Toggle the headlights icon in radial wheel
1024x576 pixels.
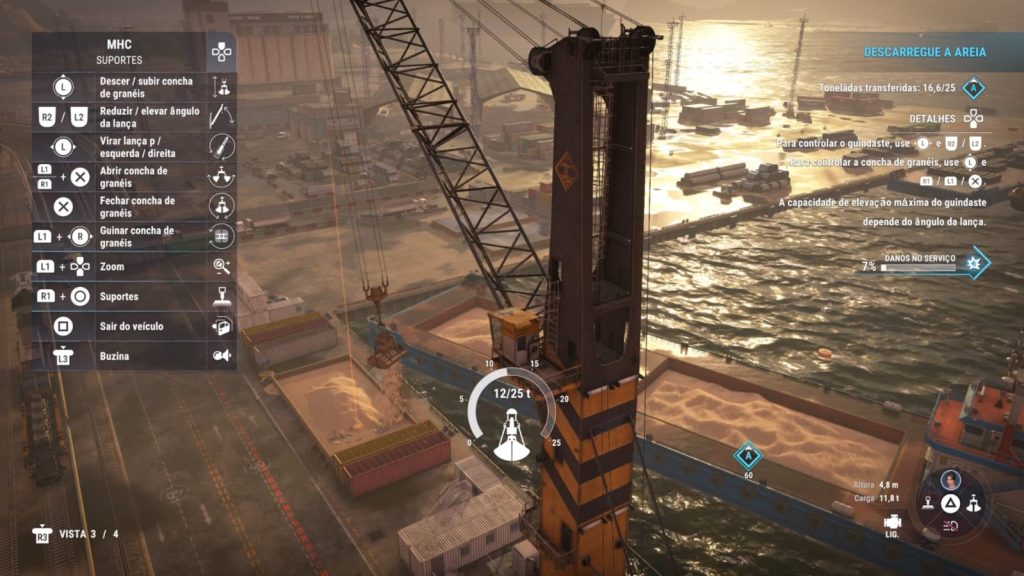point(951,526)
